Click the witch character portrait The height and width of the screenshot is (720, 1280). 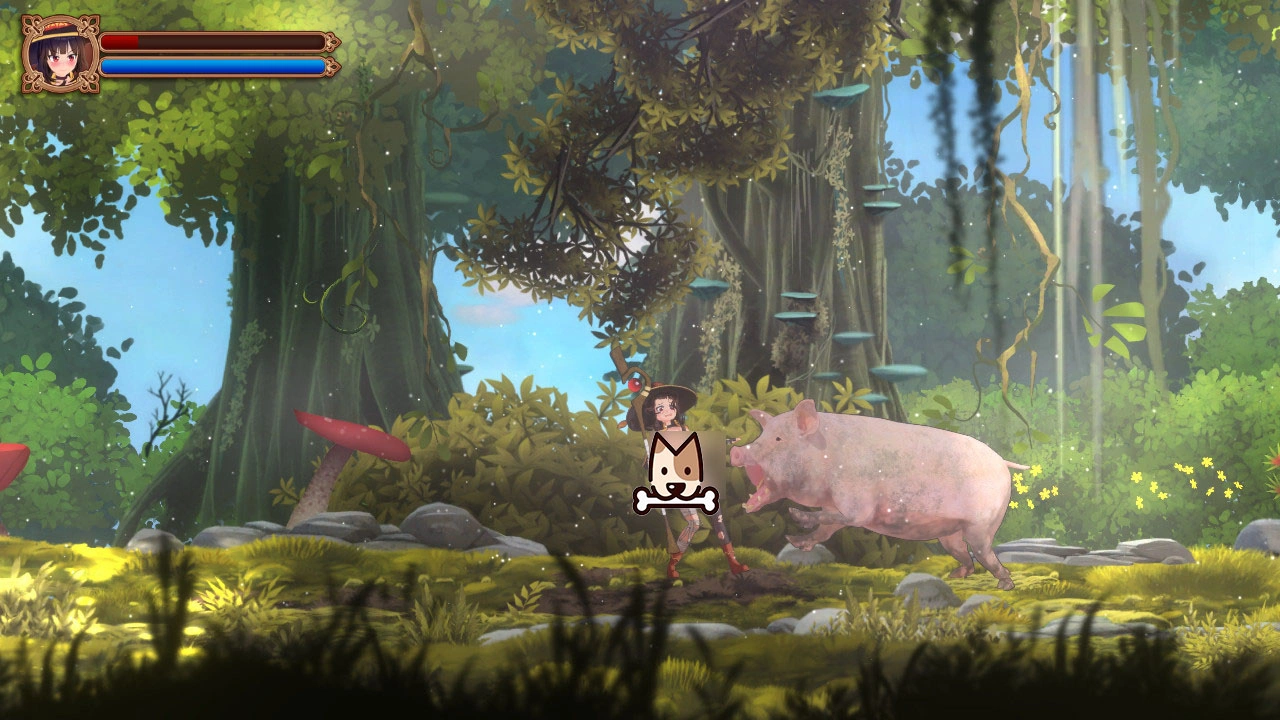(x=60, y=54)
